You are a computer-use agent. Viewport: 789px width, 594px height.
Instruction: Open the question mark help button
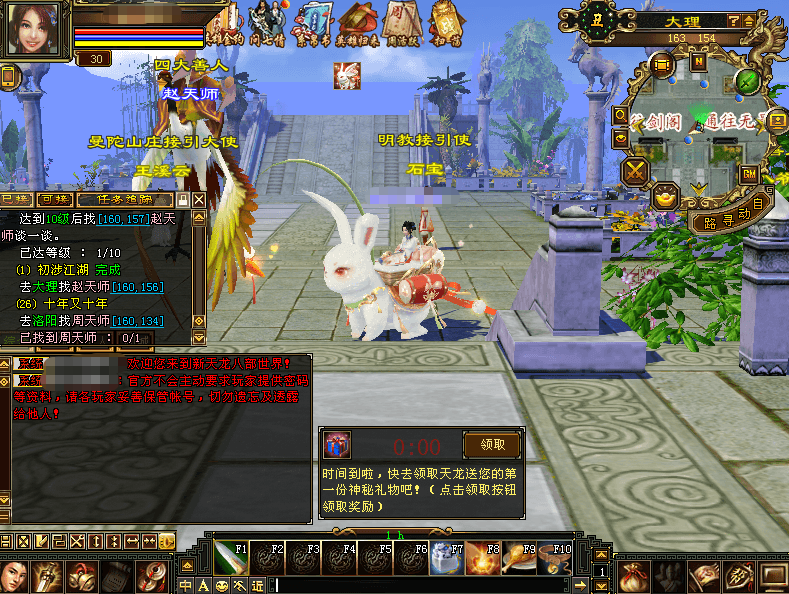click(x=734, y=20)
